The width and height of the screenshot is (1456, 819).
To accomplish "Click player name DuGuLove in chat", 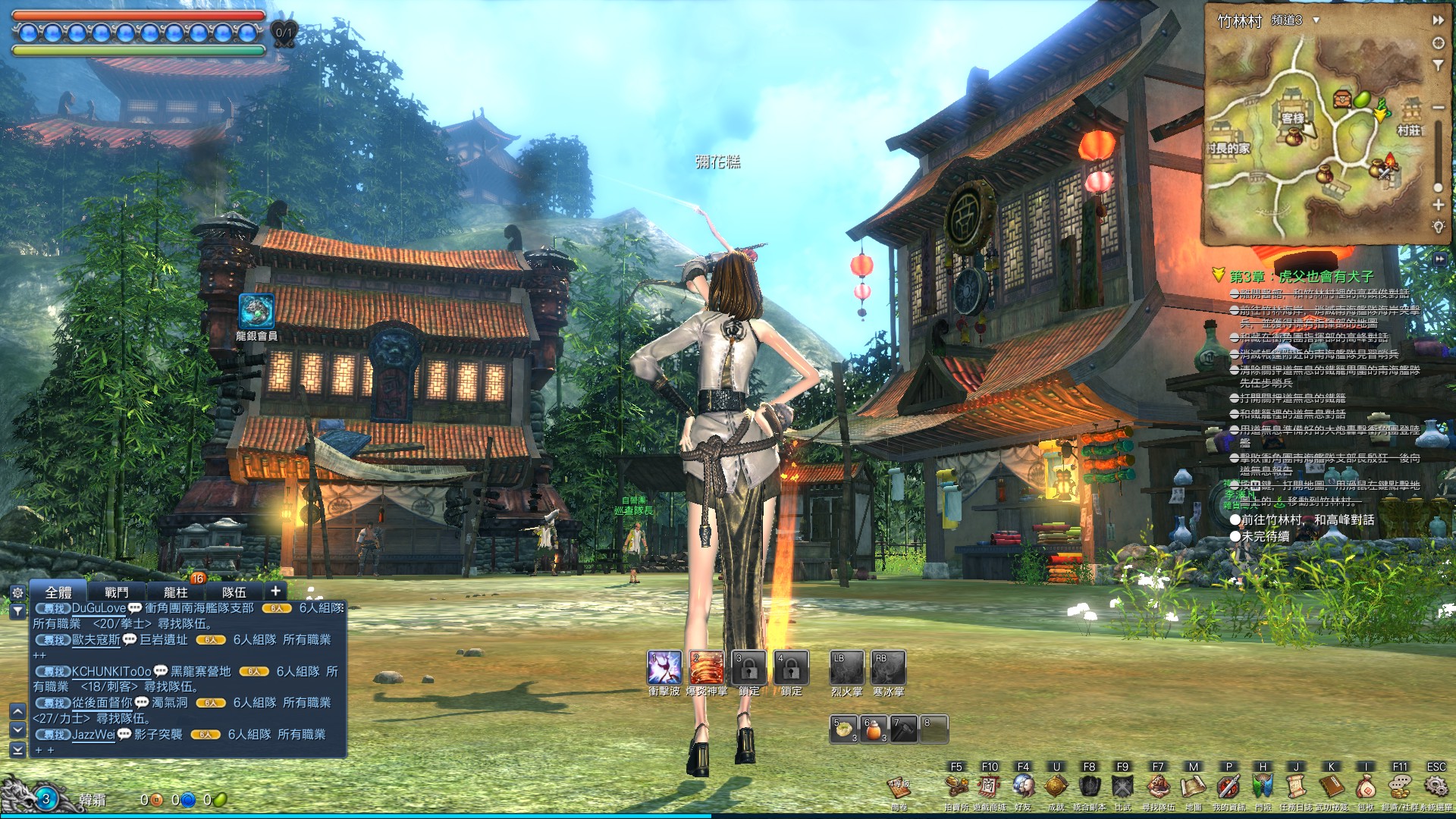I will coord(99,608).
